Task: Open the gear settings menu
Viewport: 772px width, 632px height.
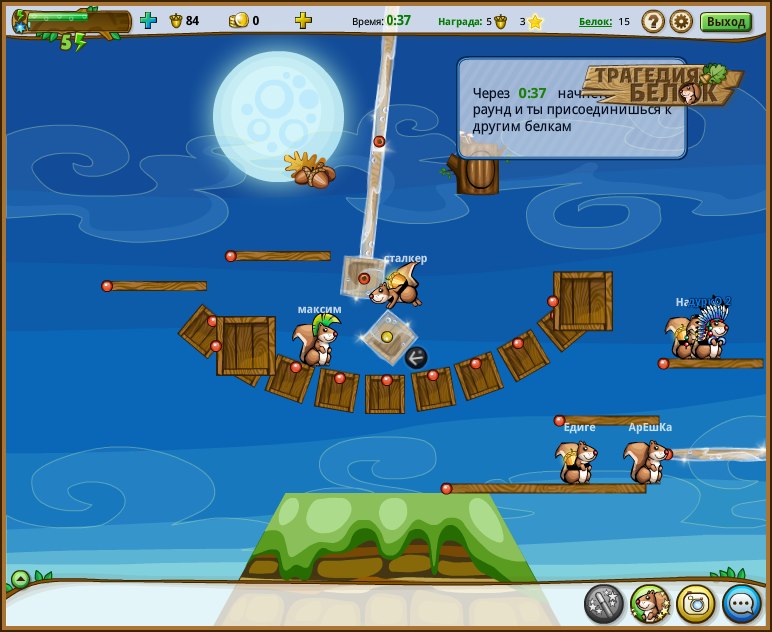Action: [681, 21]
